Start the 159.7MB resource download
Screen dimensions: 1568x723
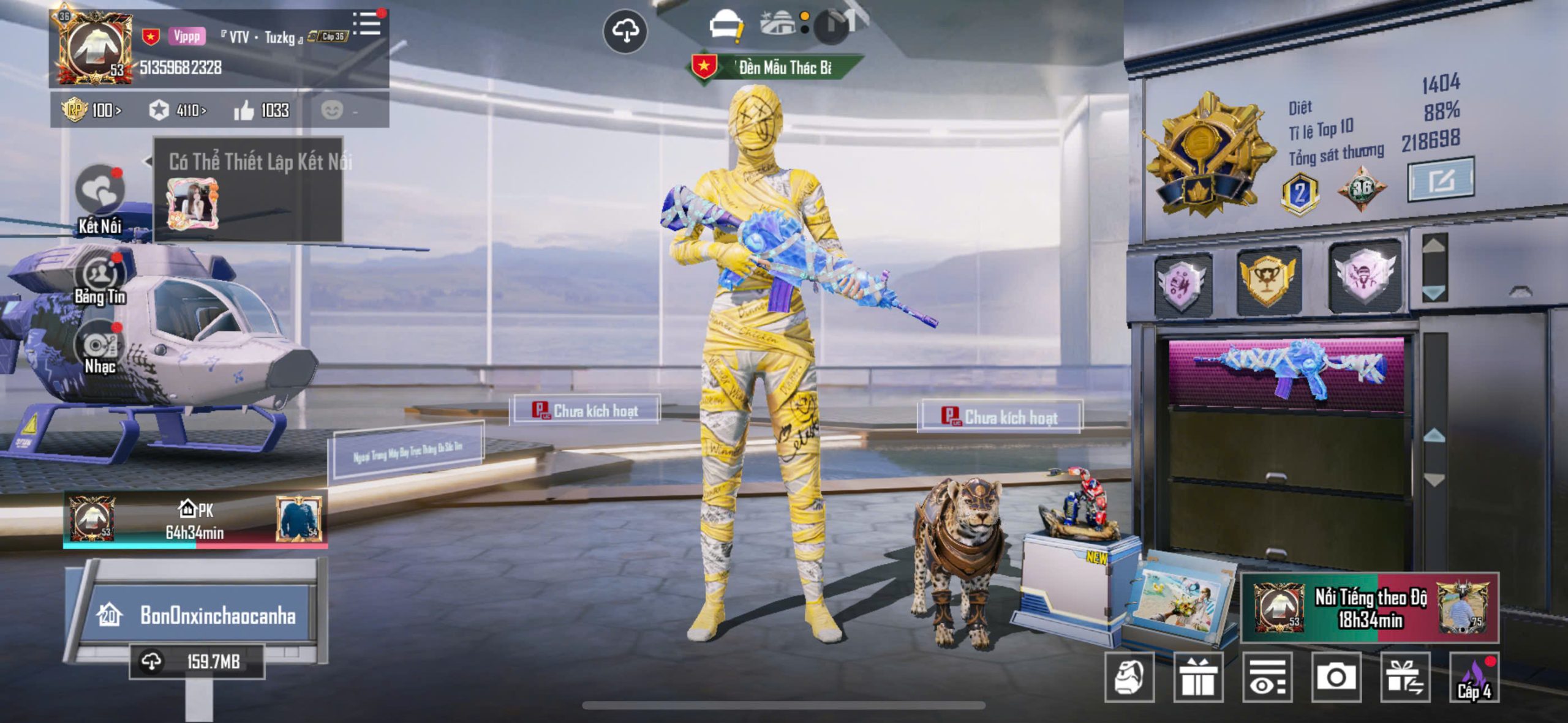(197, 662)
